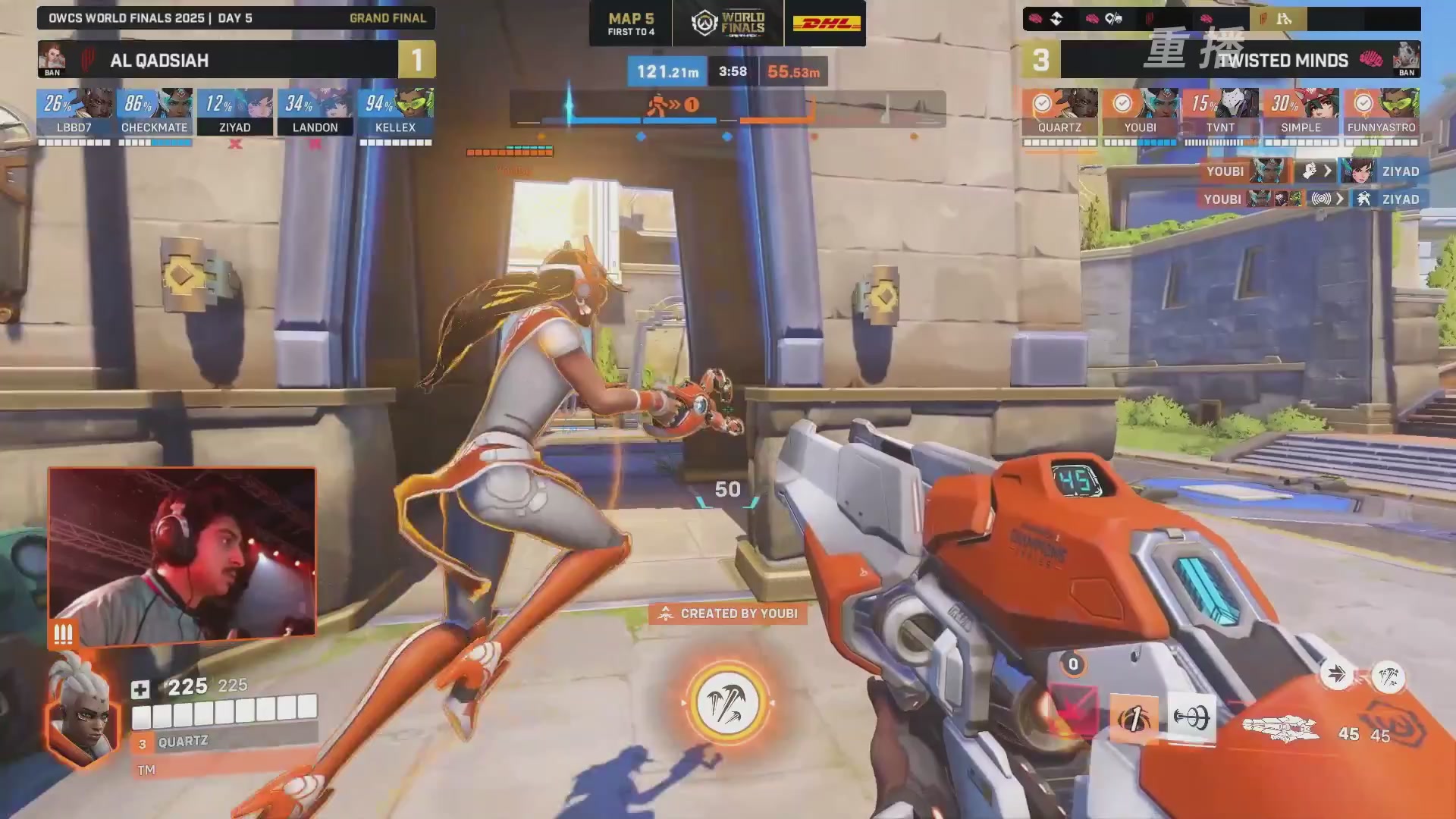The width and height of the screenshot is (1456, 819).
Task: Select LBBD7's player card
Action: (74, 112)
